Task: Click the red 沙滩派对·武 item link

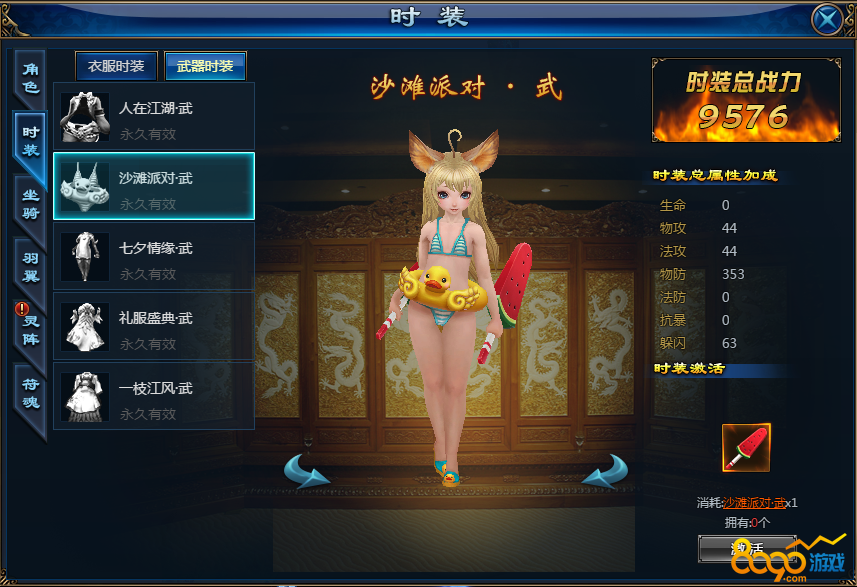Action: 753,503
